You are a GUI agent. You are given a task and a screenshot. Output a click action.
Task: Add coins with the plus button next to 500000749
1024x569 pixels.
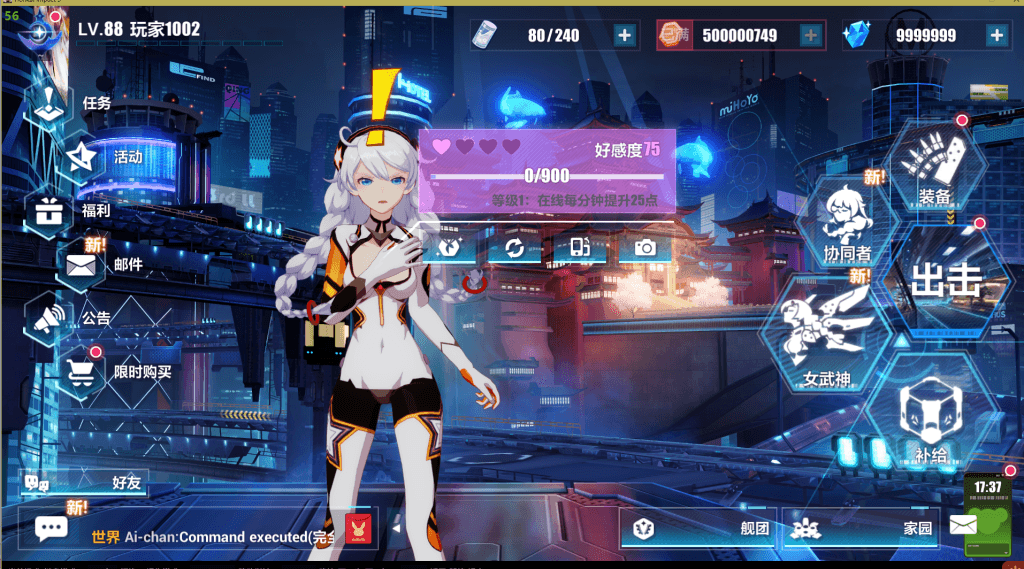coord(810,36)
